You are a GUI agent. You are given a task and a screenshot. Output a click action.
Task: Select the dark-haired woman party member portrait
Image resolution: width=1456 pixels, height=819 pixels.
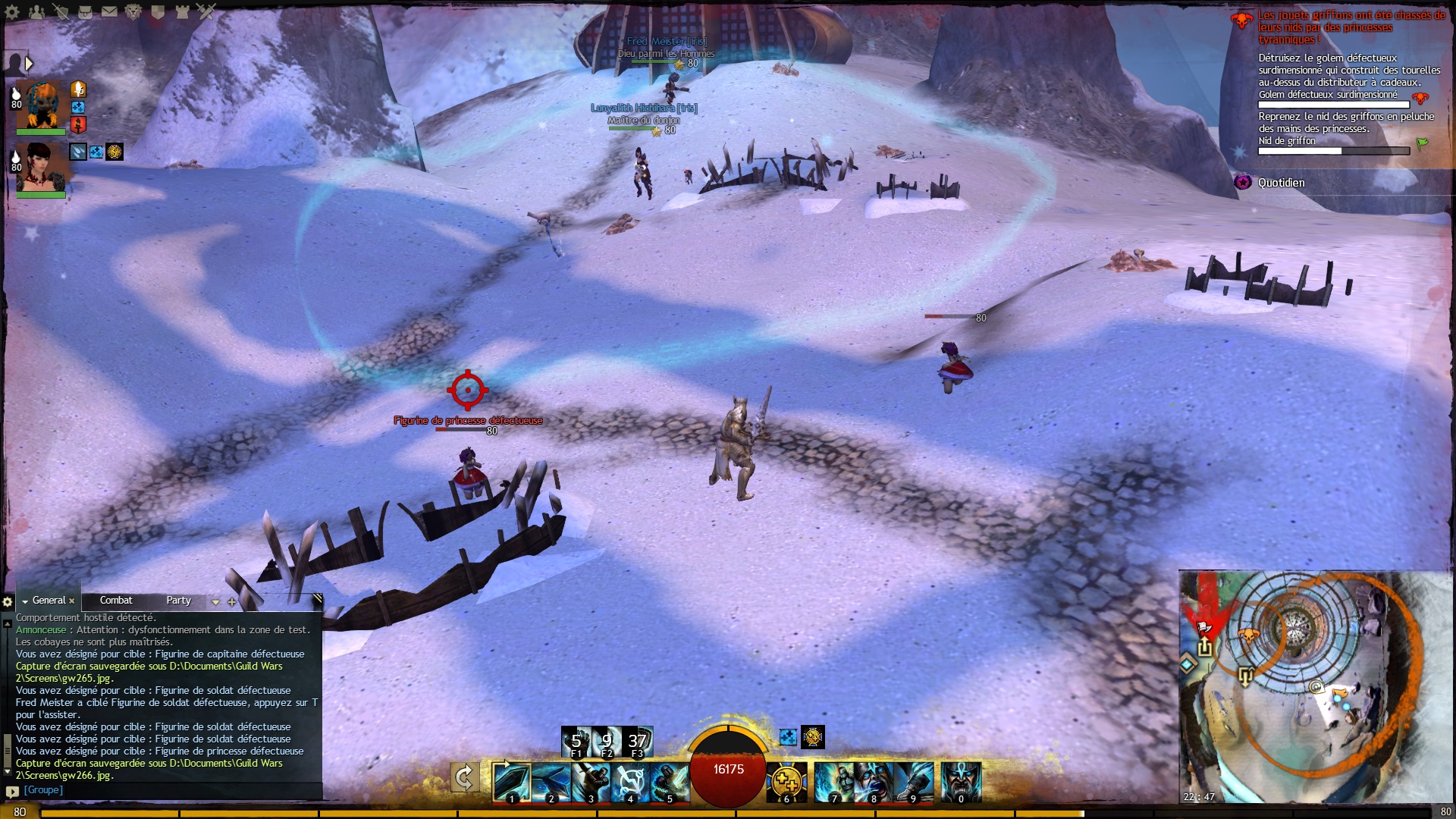(x=42, y=167)
